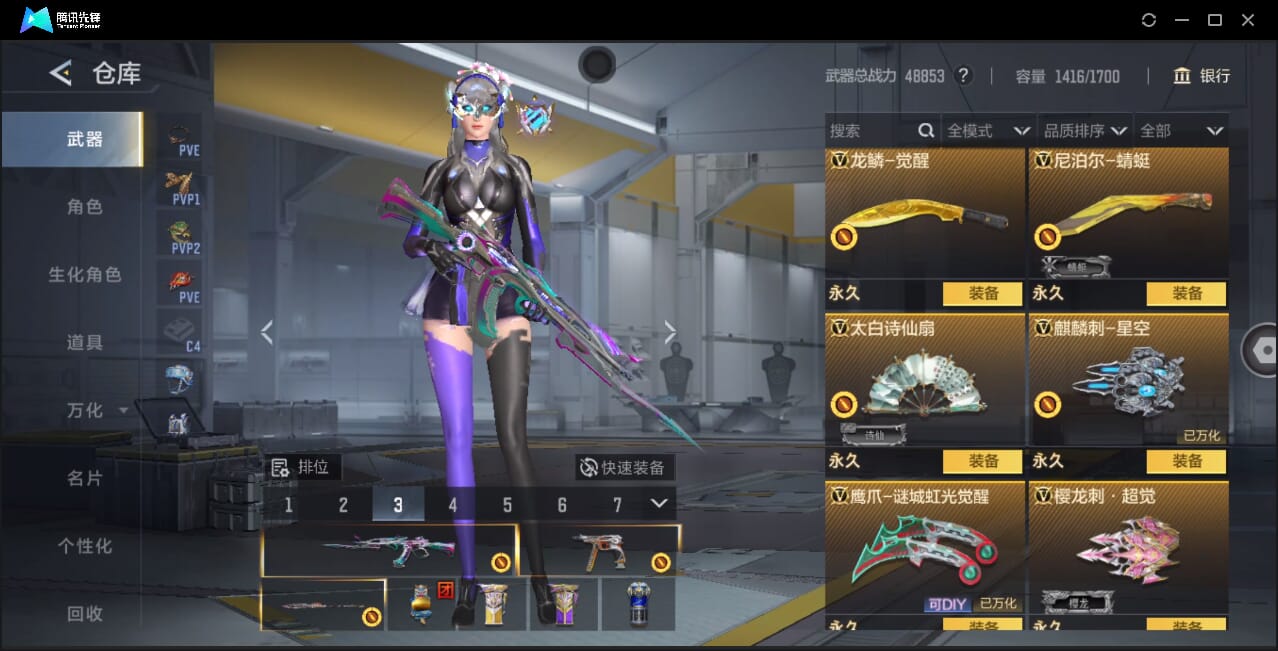Go back from the 仓库 screen
The height and width of the screenshot is (651, 1278).
61,73
